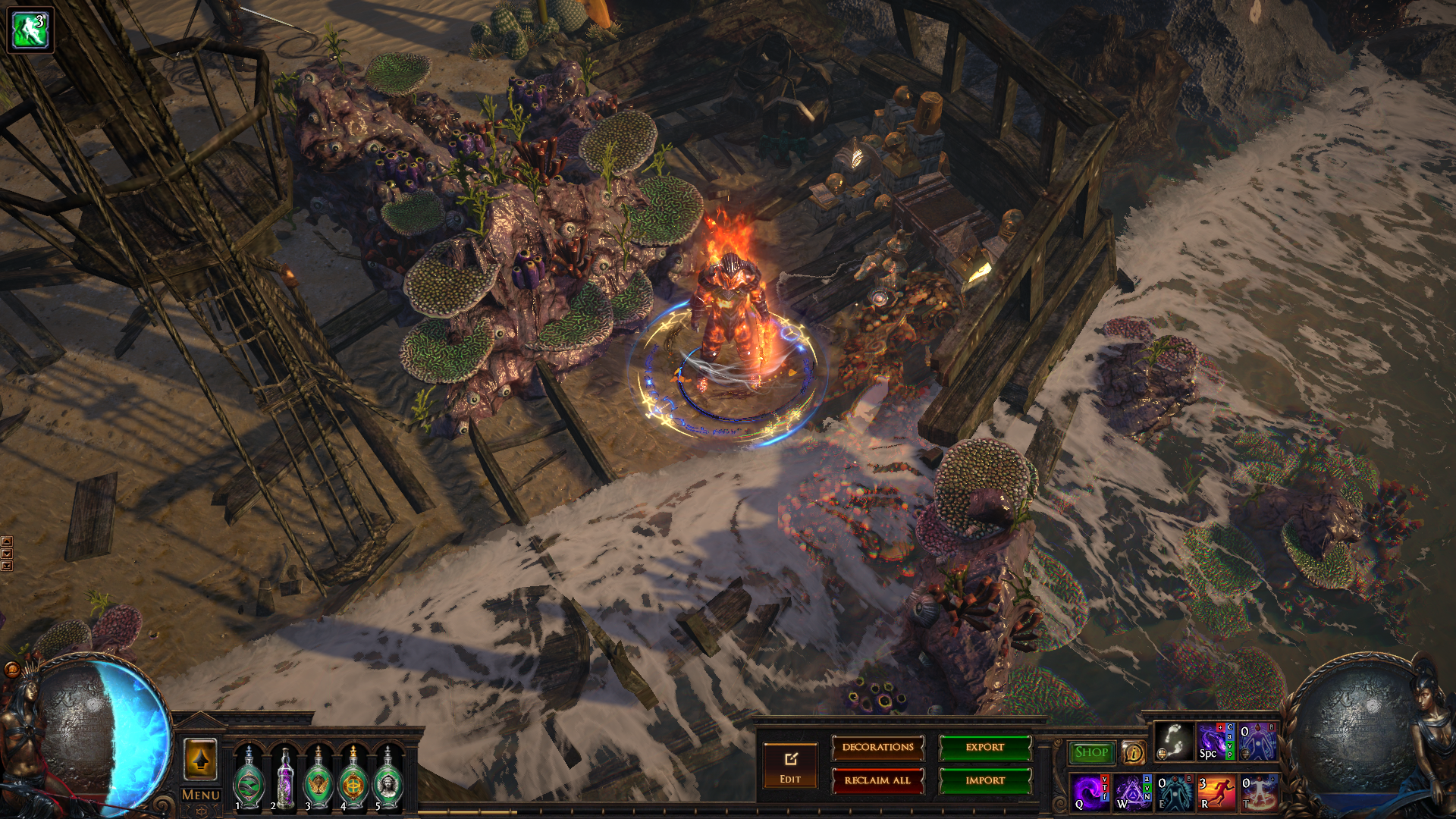
Task: Click the golden up-arrow button
Action: coord(201,759)
